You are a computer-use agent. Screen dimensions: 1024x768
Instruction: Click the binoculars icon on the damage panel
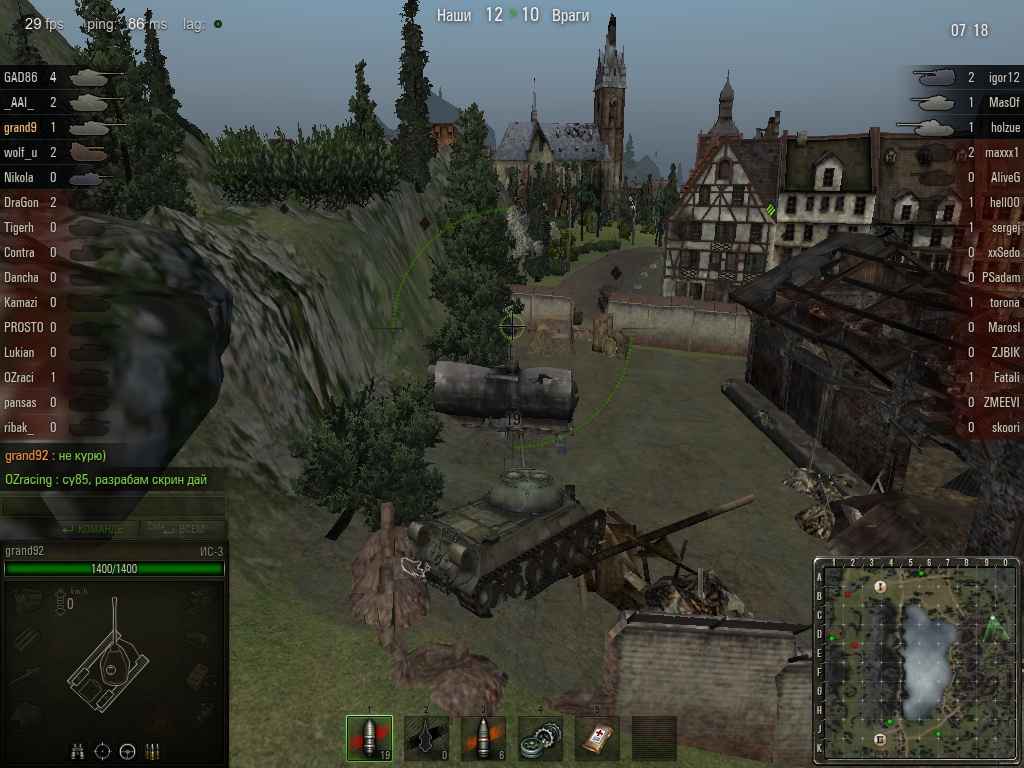pos(78,751)
